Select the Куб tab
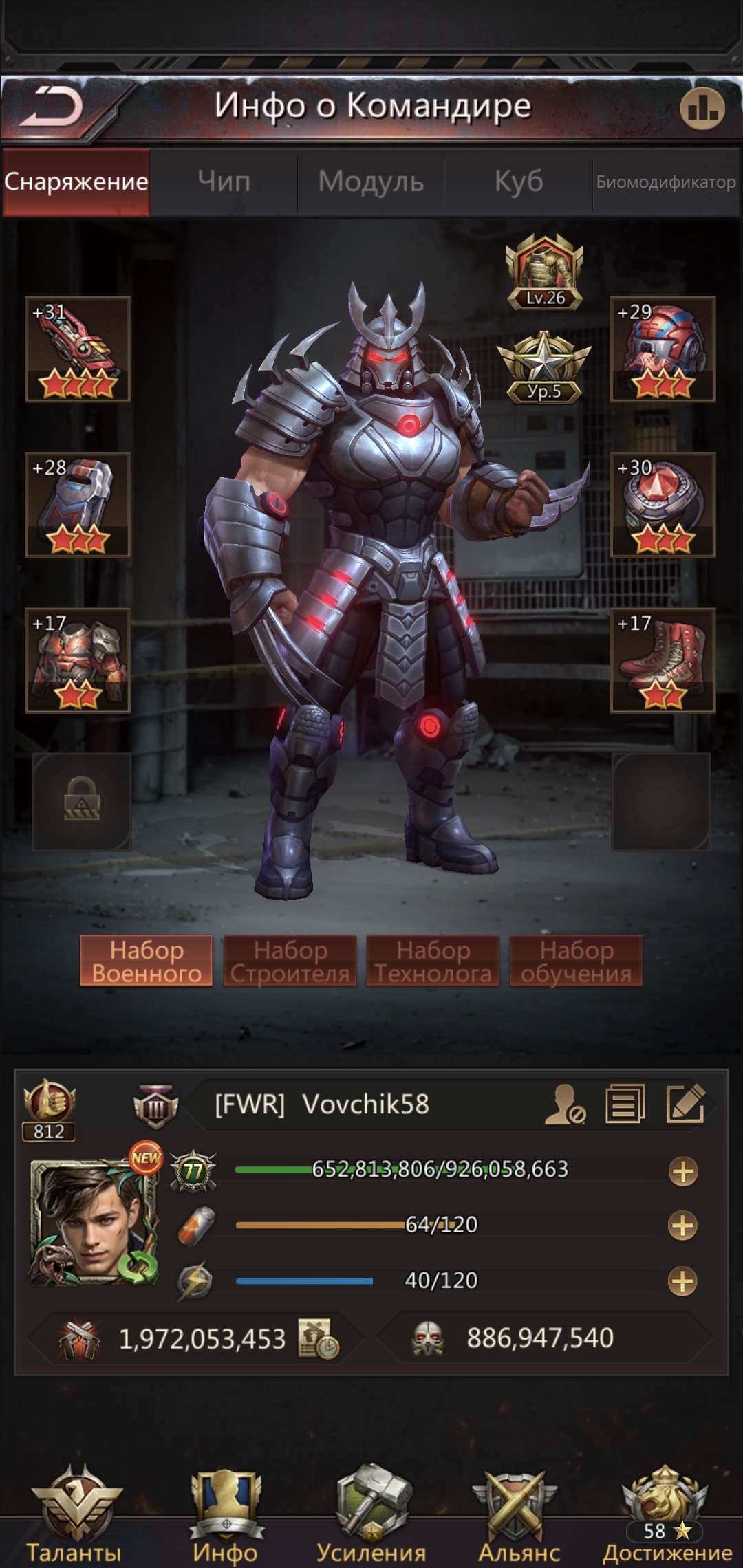743x1568 pixels. tap(519, 182)
